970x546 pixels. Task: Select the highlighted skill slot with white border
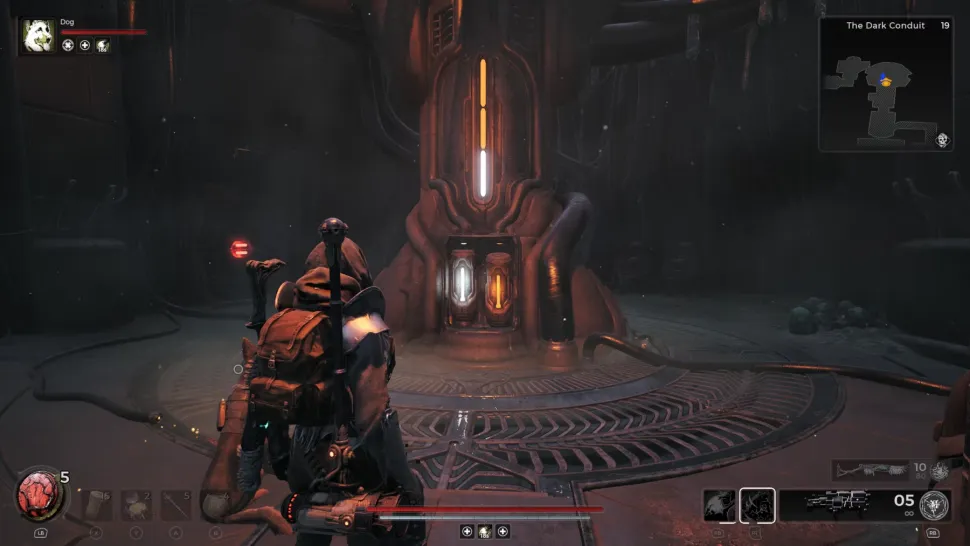757,506
